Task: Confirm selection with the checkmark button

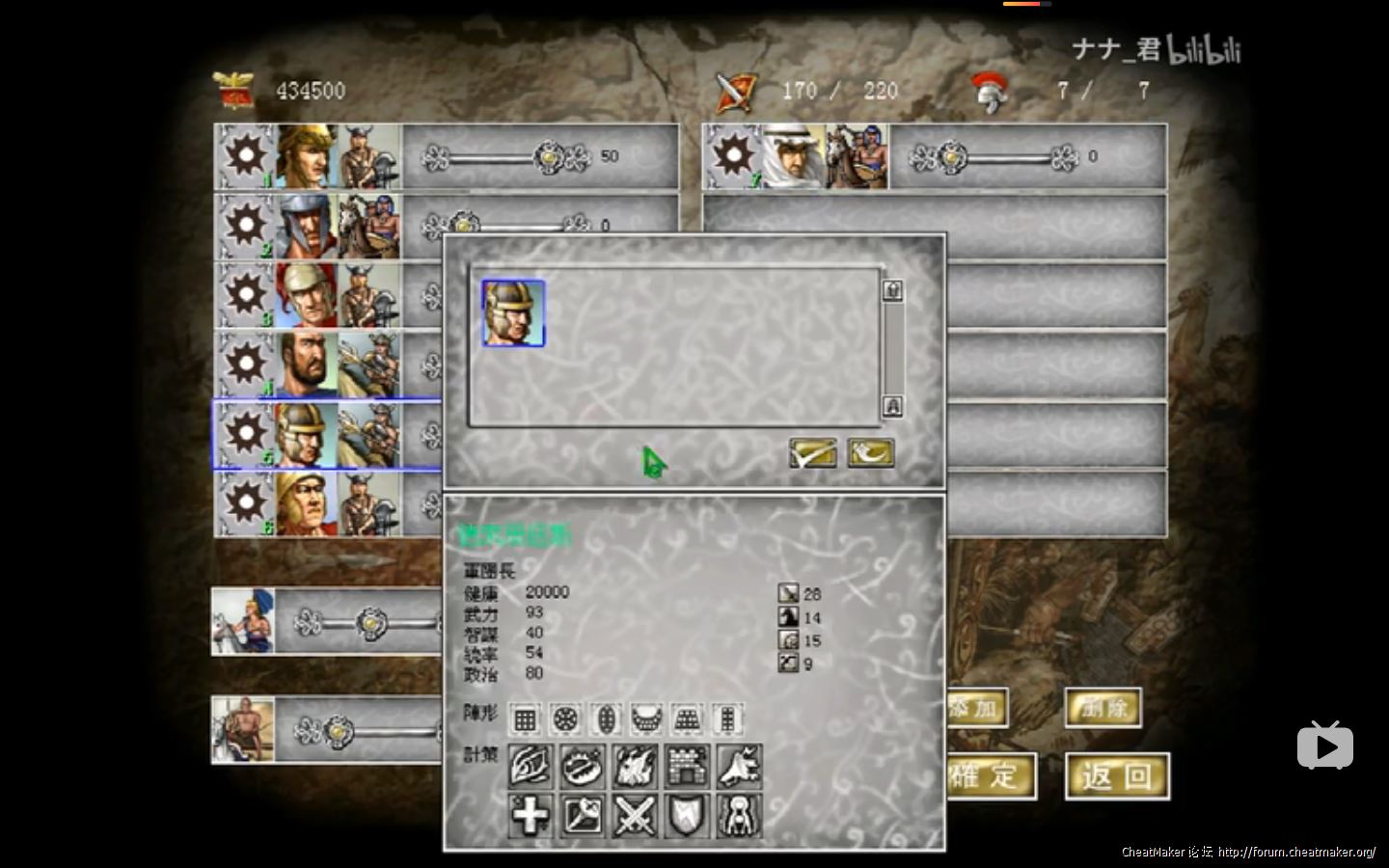Action: pos(812,452)
